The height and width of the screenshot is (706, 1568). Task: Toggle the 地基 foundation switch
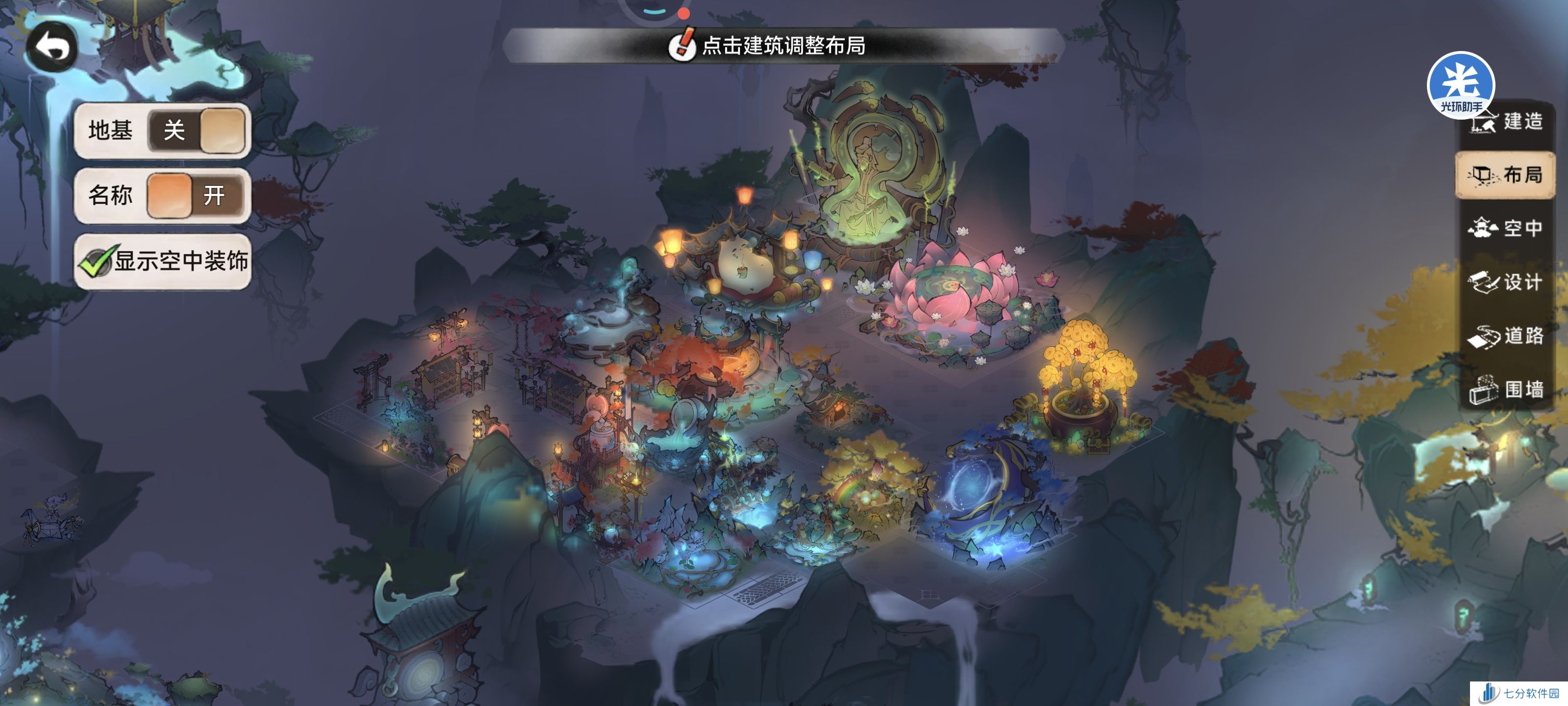[196, 130]
